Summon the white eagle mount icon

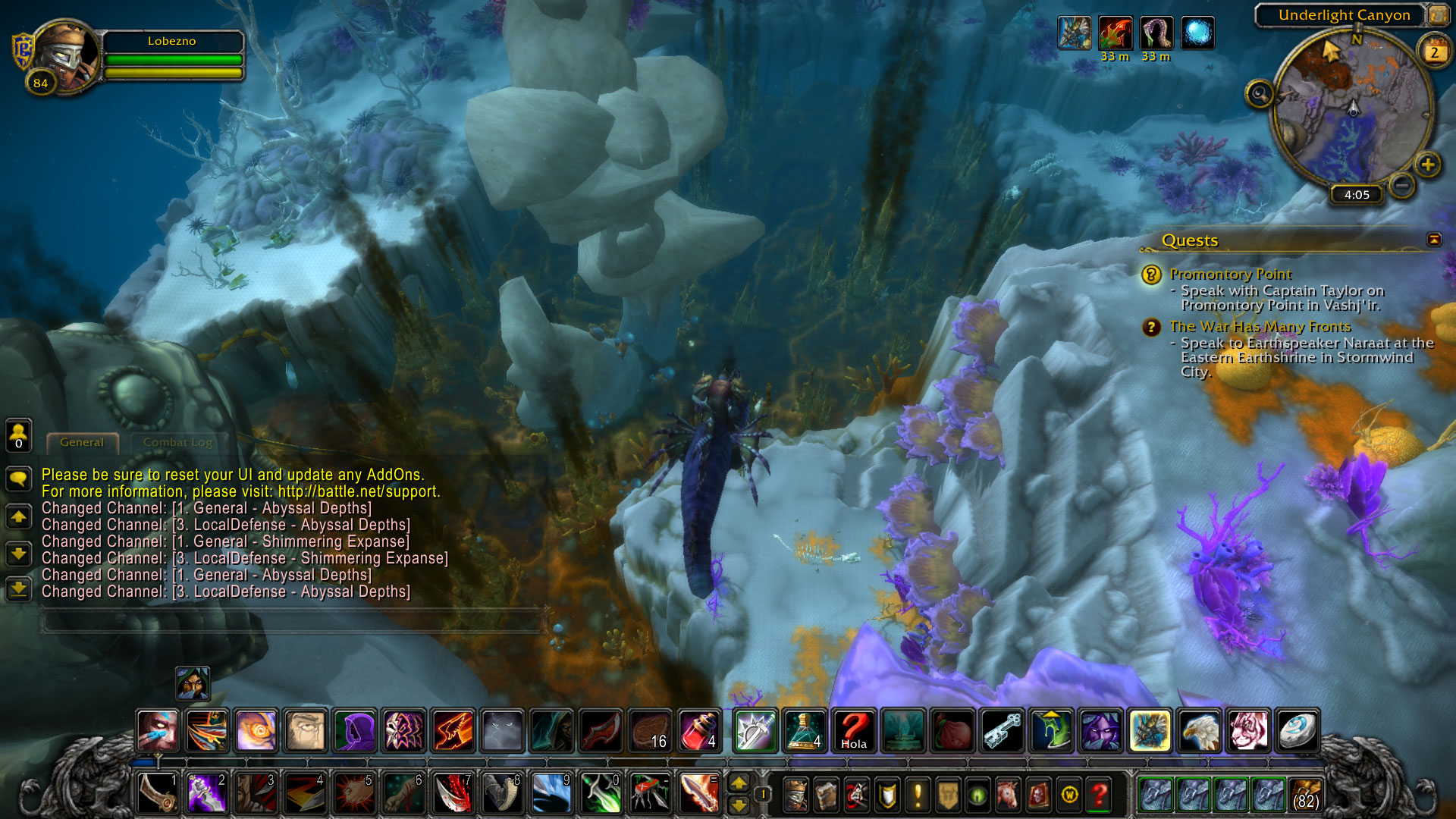(1199, 731)
